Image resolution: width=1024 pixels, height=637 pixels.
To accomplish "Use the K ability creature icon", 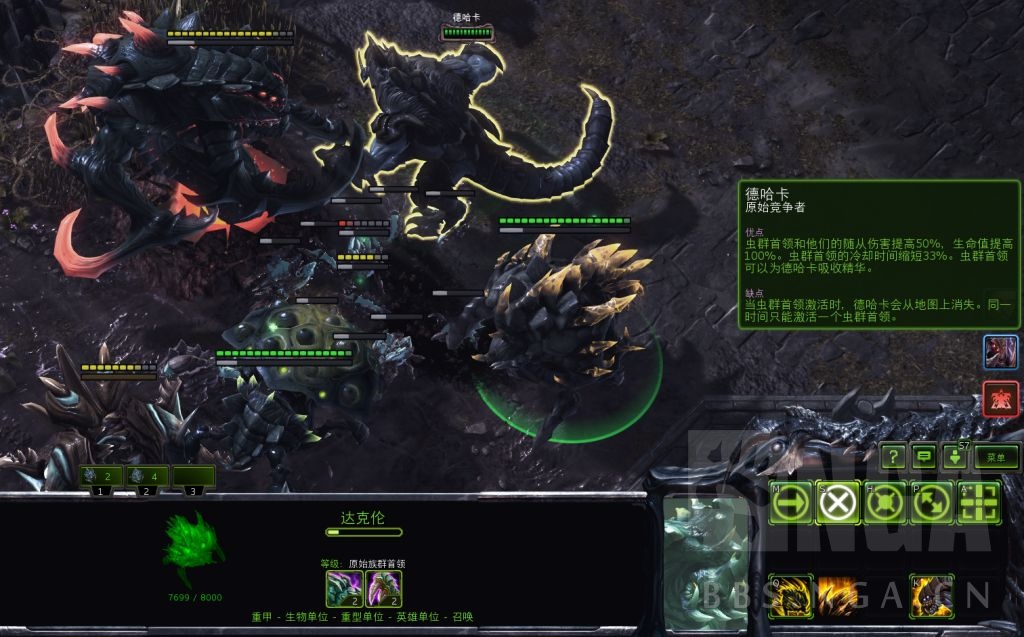I will tap(931, 596).
